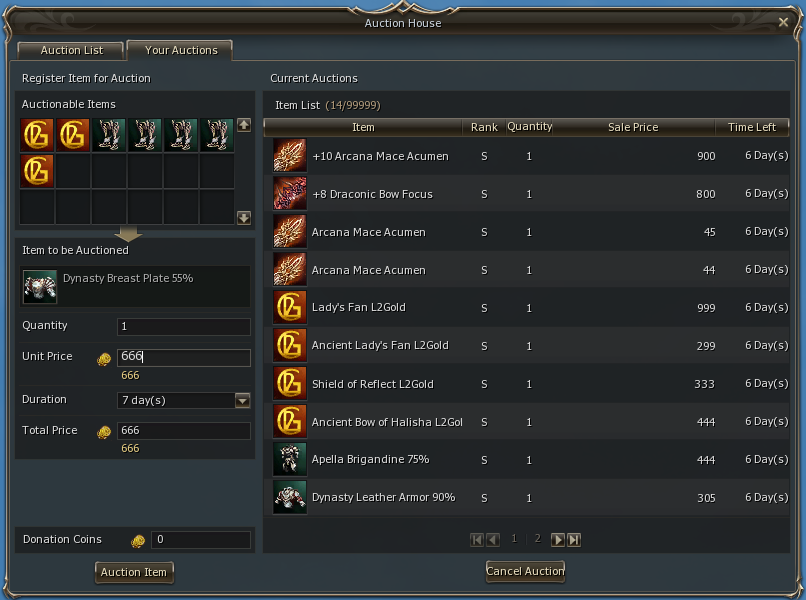Close the Auction House window
806x600 pixels.
coord(783,22)
